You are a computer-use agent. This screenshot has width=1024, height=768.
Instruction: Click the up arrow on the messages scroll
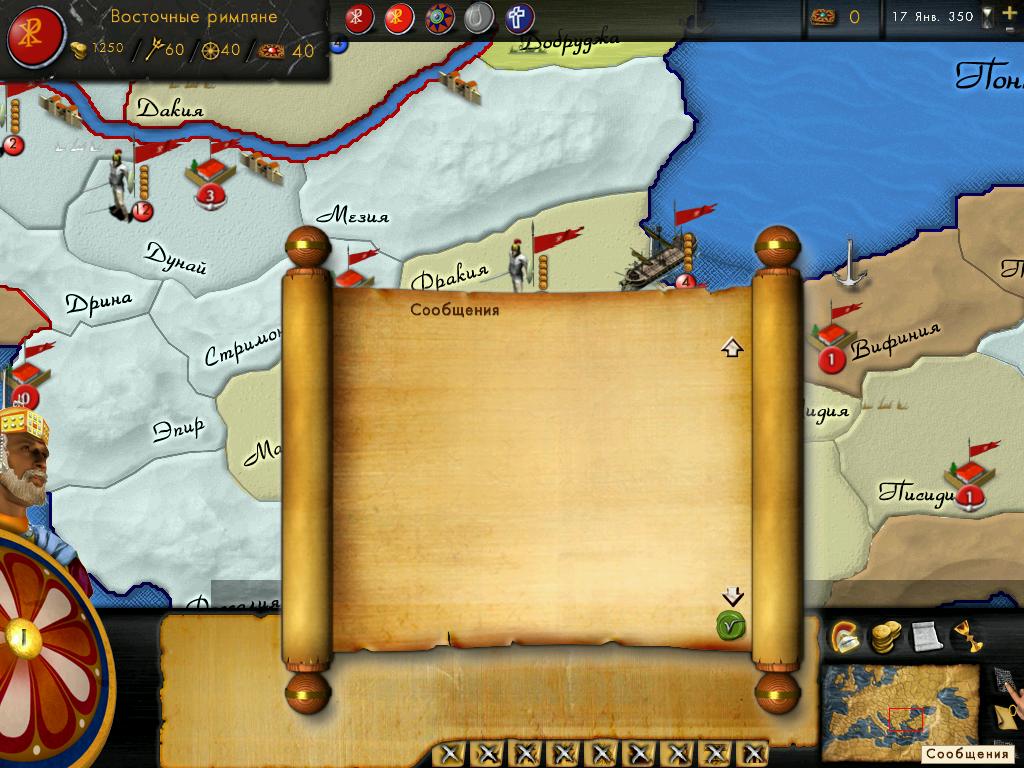733,348
